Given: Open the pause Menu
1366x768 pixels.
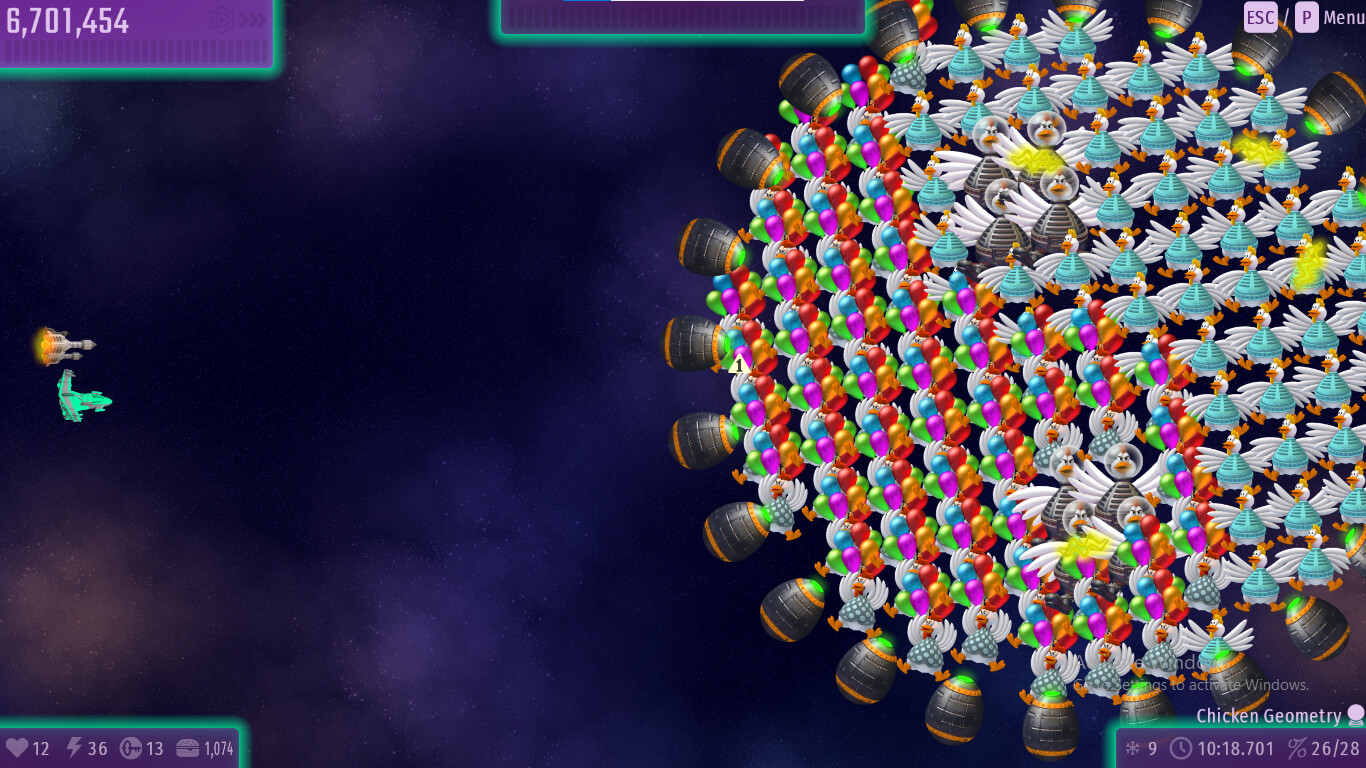Looking at the screenshot, I should tap(1342, 17).
